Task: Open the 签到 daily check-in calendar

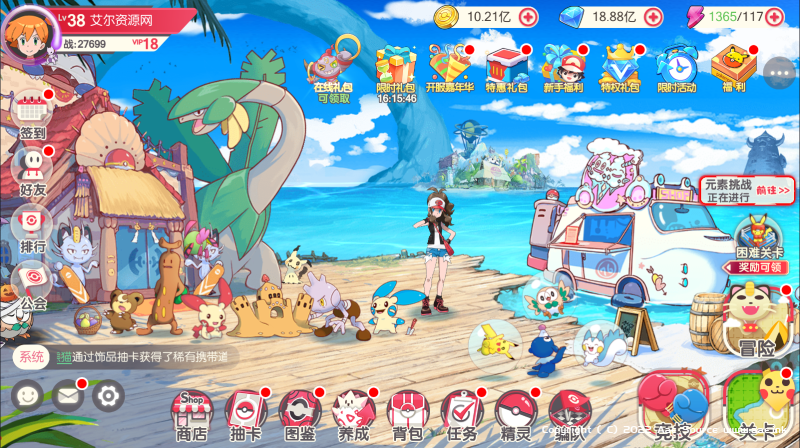Action: [31, 113]
